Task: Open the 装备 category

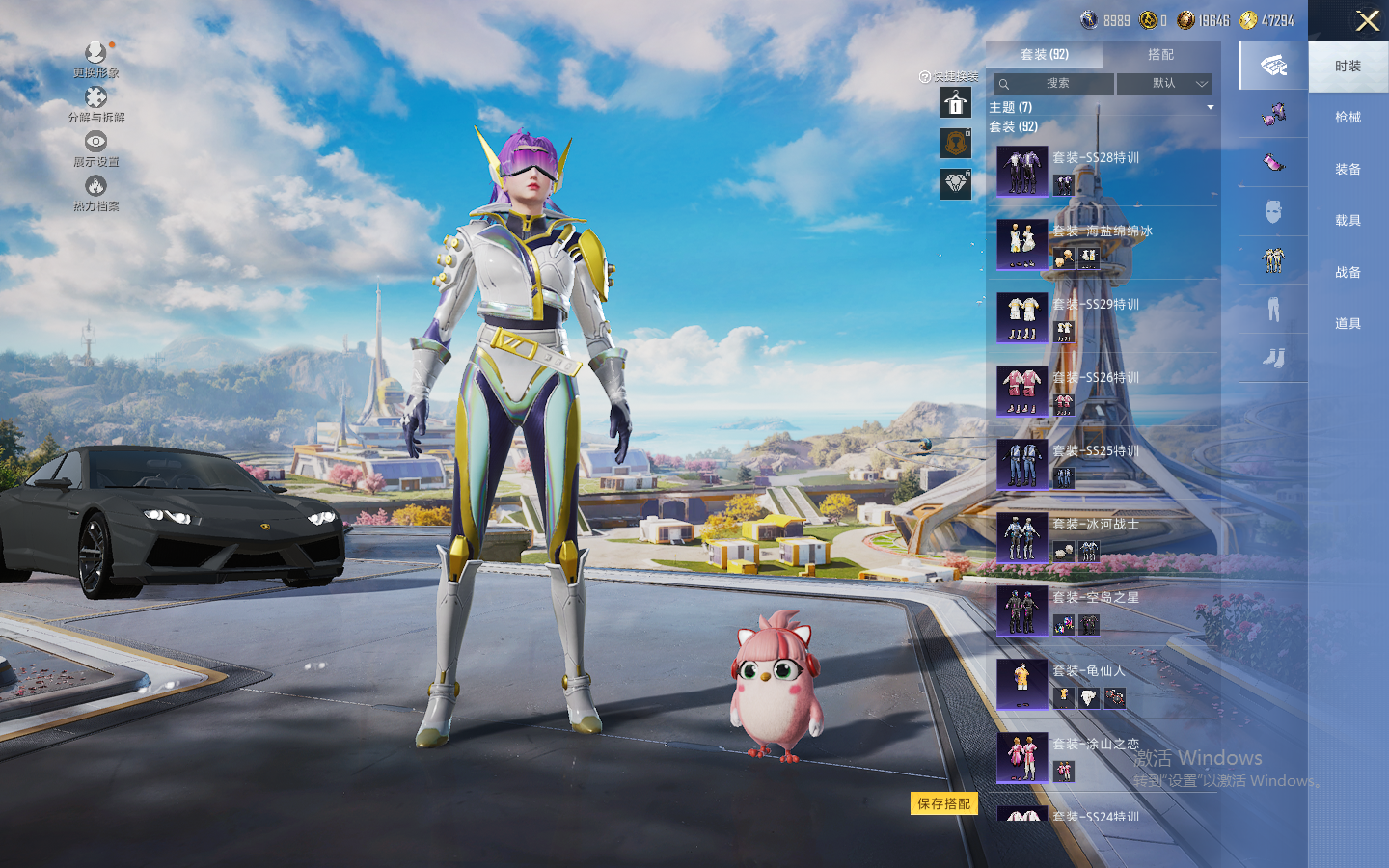Action: pyautogui.click(x=1348, y=170)
